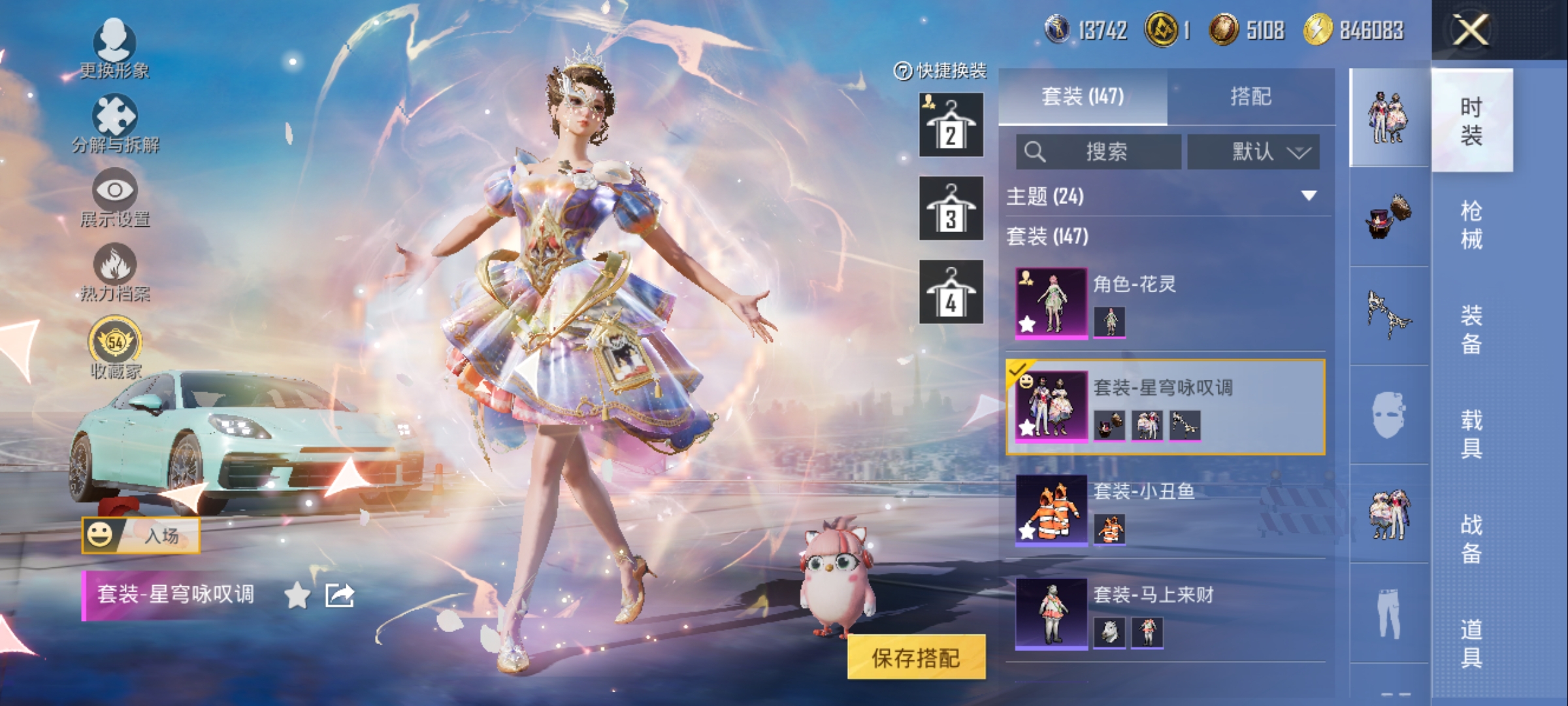Open 热力档案 heat archive
The image size is (1568, 706).
click(115, 271)
